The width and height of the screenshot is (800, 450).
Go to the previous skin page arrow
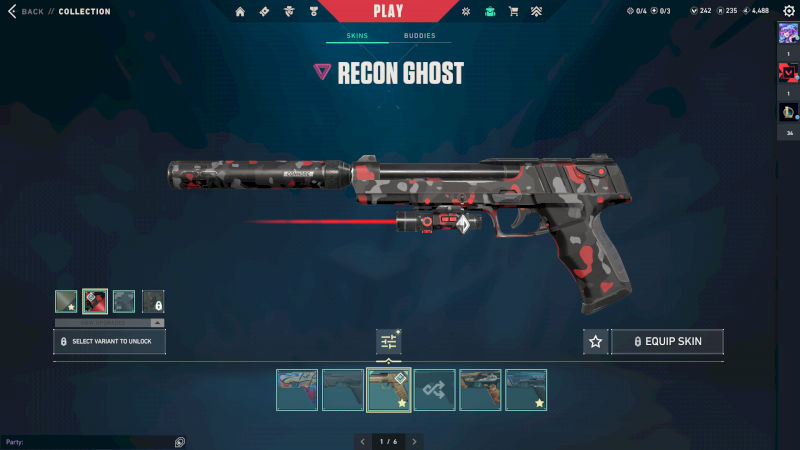click(x=362, y=441)
